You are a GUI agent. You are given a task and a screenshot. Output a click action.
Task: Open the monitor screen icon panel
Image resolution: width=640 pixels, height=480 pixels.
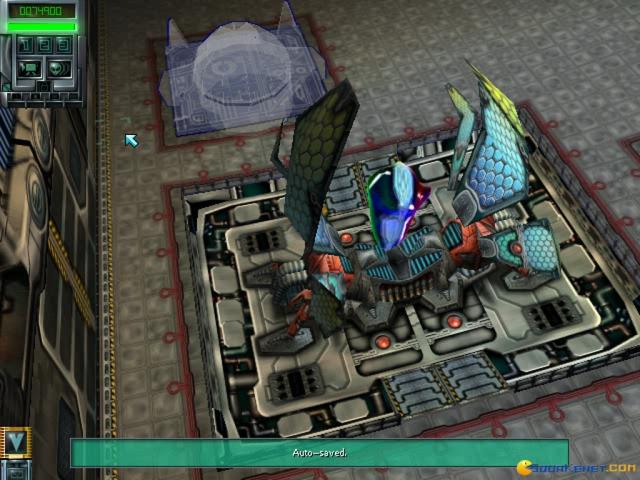(x=29, y=68)
